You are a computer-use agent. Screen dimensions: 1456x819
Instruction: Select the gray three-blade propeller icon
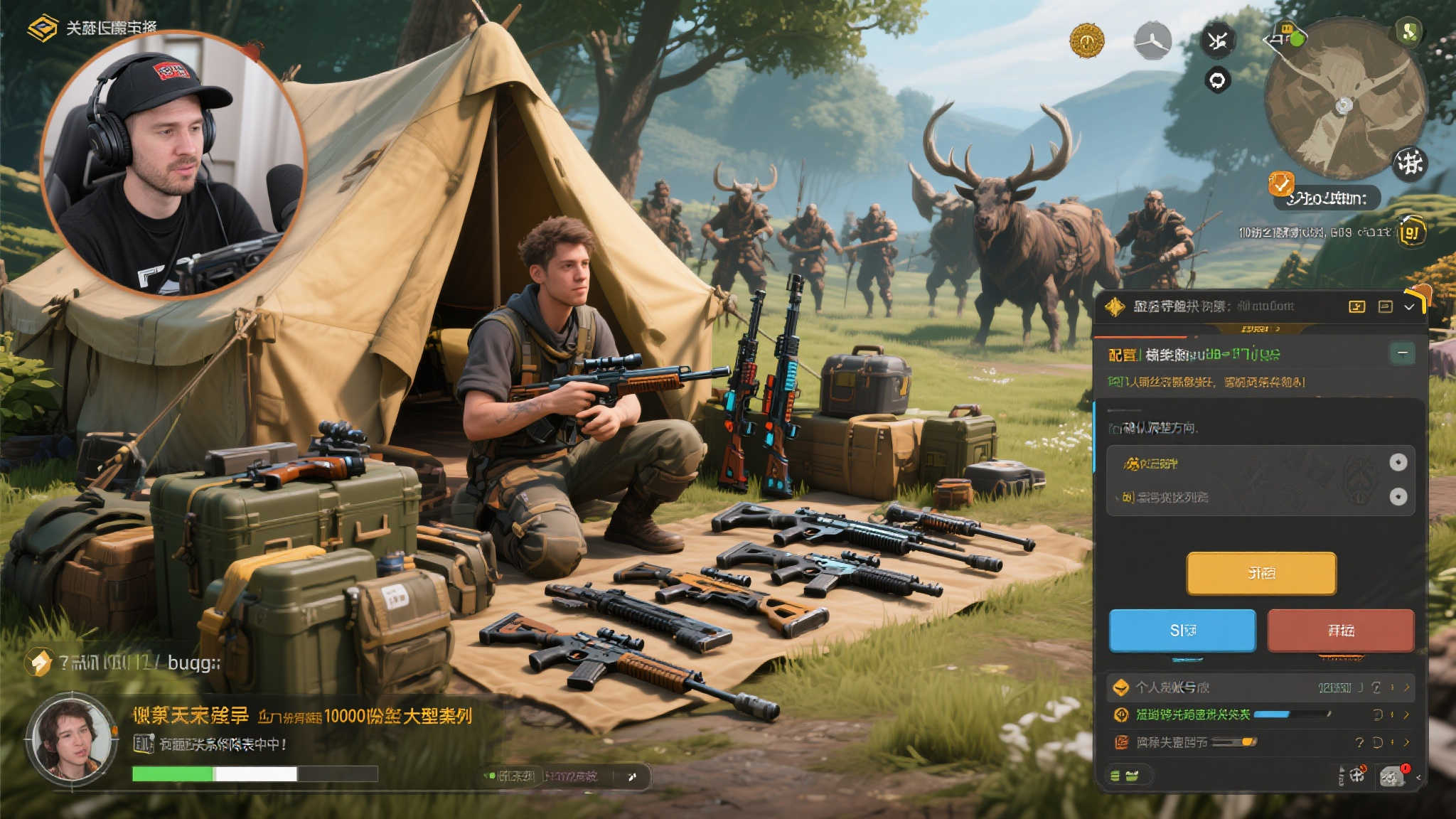pos(1152,41)
